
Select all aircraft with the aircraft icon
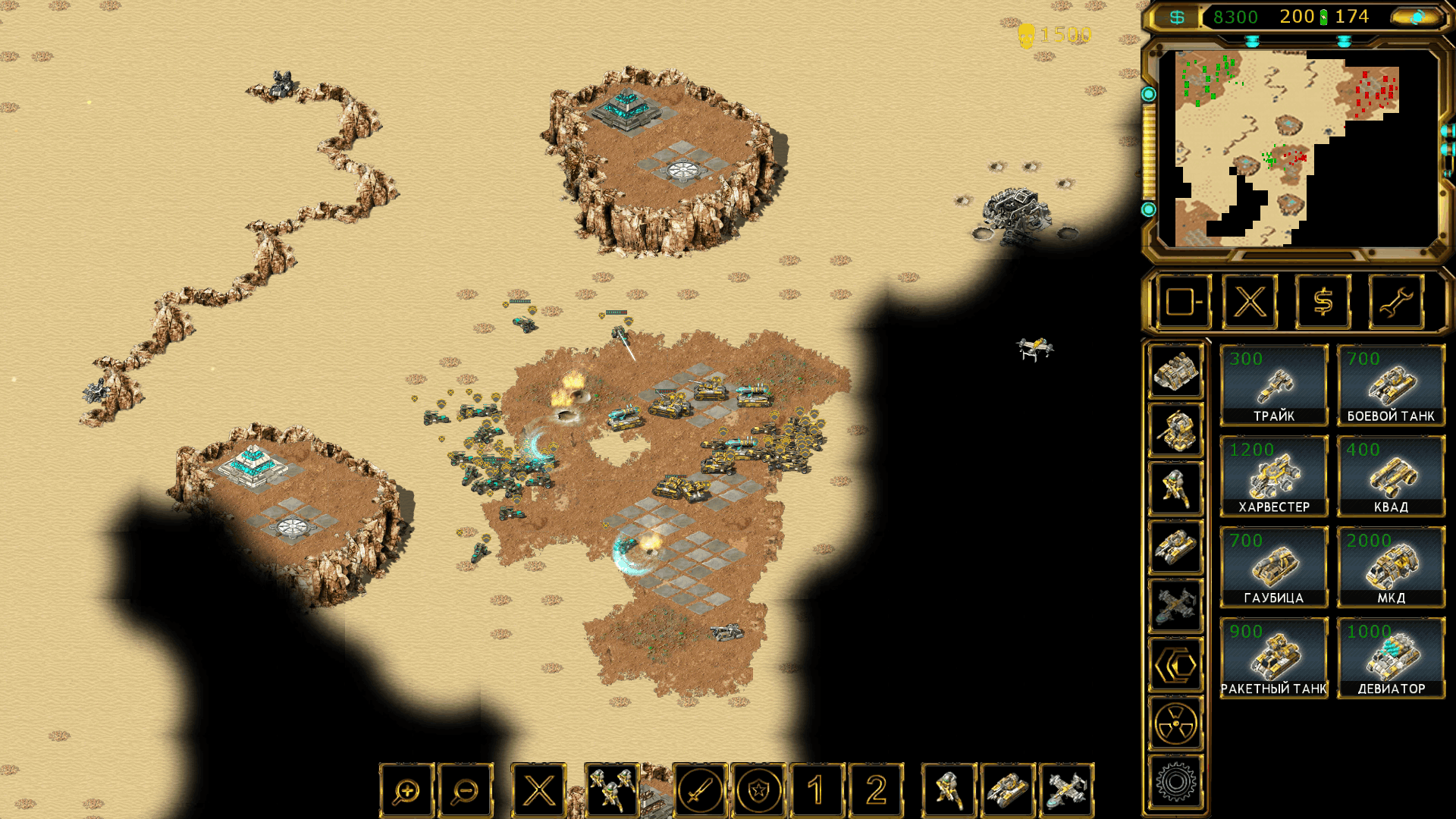click(1066, 791)
